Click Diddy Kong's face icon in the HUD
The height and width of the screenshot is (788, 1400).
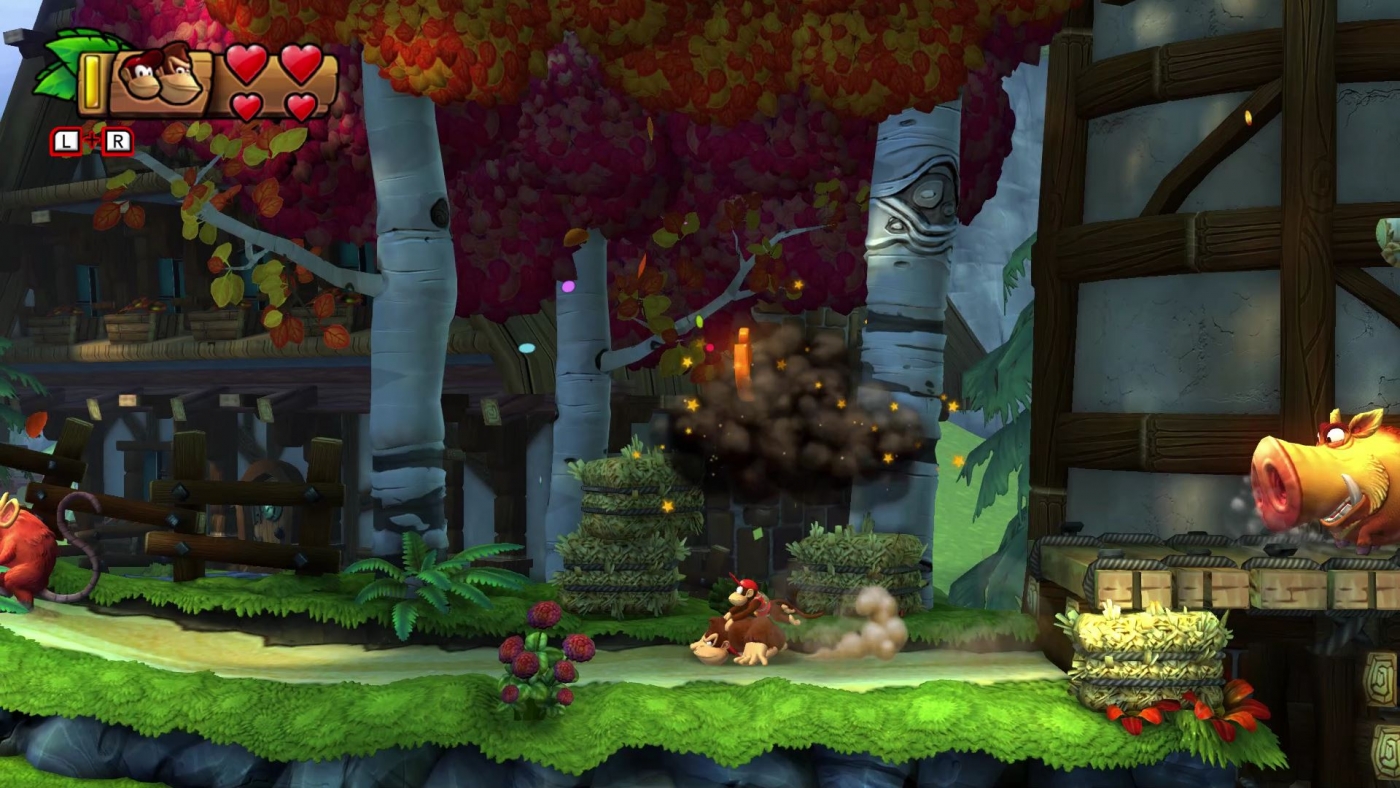[x=141, y=77]
